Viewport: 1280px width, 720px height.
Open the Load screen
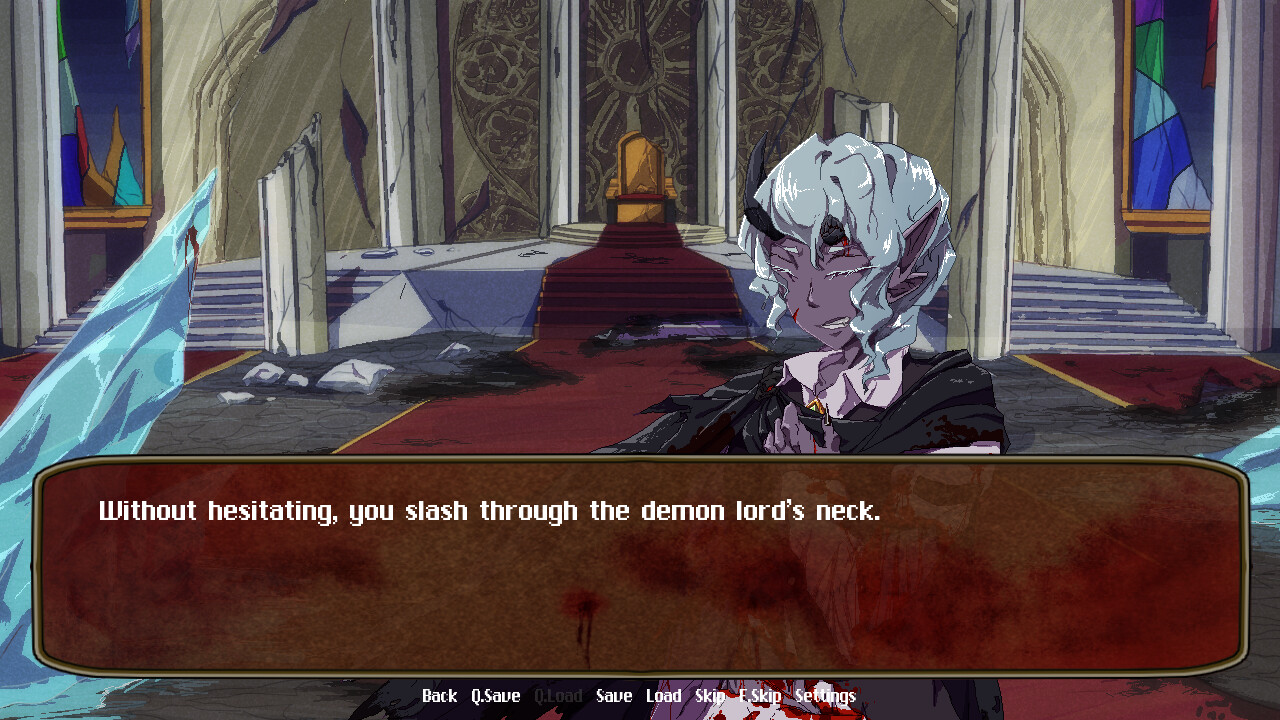pyautogui.click(x=664, y=695)
